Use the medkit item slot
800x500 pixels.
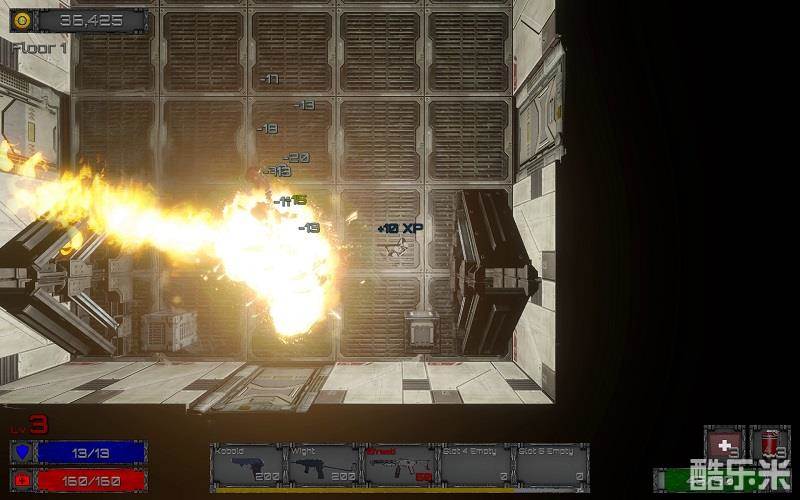point(724,443)
